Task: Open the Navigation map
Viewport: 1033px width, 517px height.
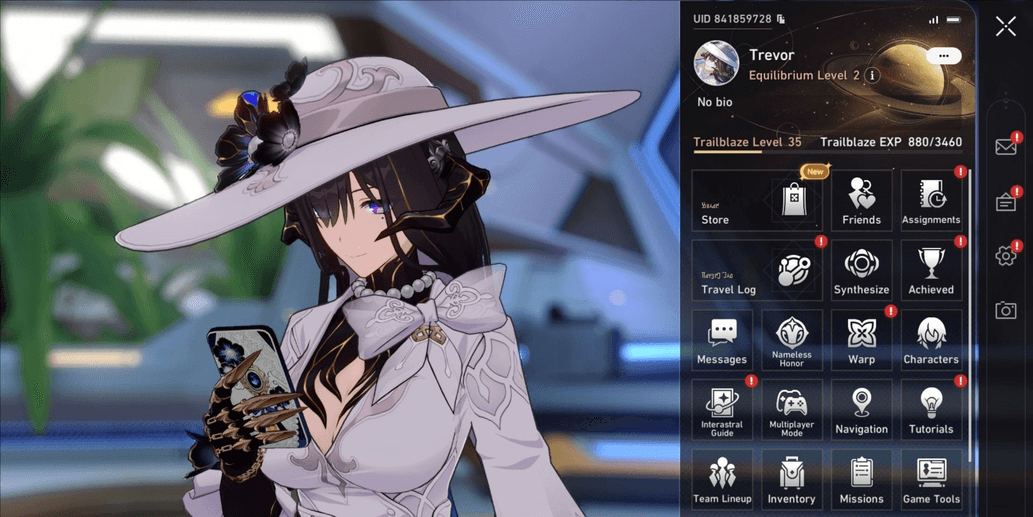Action: (x=861, y=411)
